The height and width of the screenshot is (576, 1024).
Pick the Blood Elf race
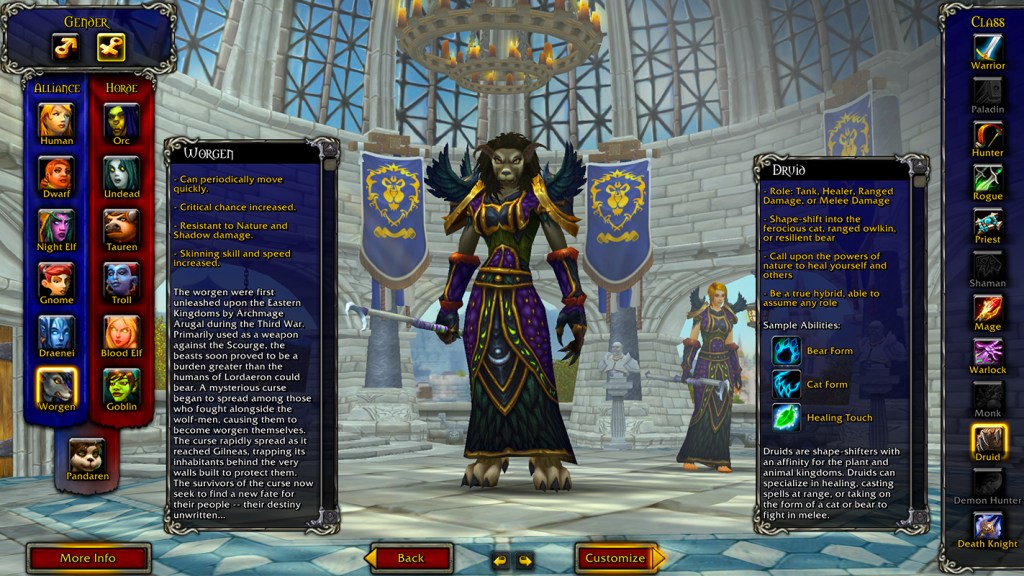pos(121,332)
